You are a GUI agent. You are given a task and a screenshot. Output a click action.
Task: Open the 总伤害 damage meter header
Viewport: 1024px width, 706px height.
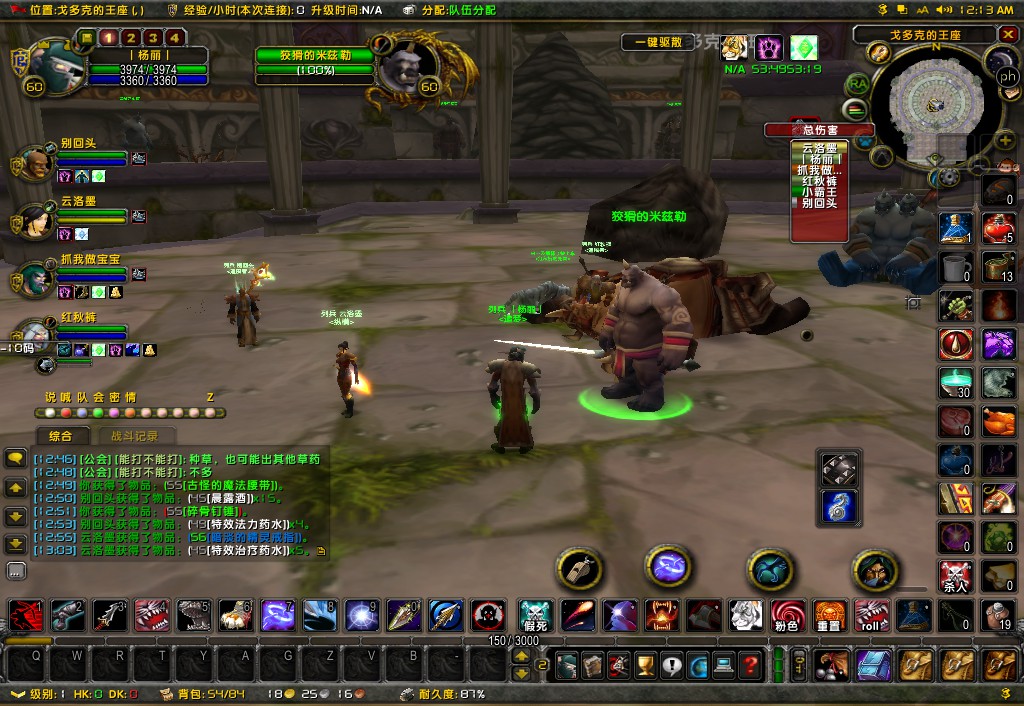(818, 130)
